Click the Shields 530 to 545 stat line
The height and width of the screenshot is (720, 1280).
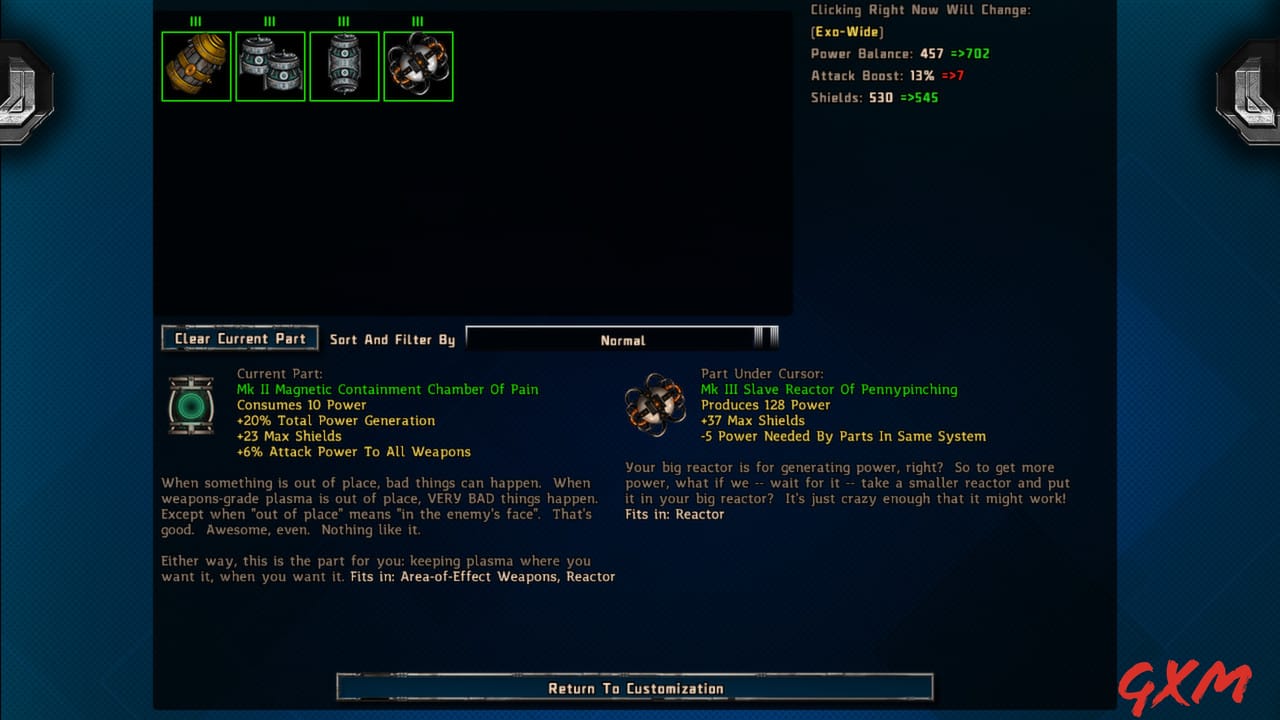pyautogui.click(x=876, y=97)
